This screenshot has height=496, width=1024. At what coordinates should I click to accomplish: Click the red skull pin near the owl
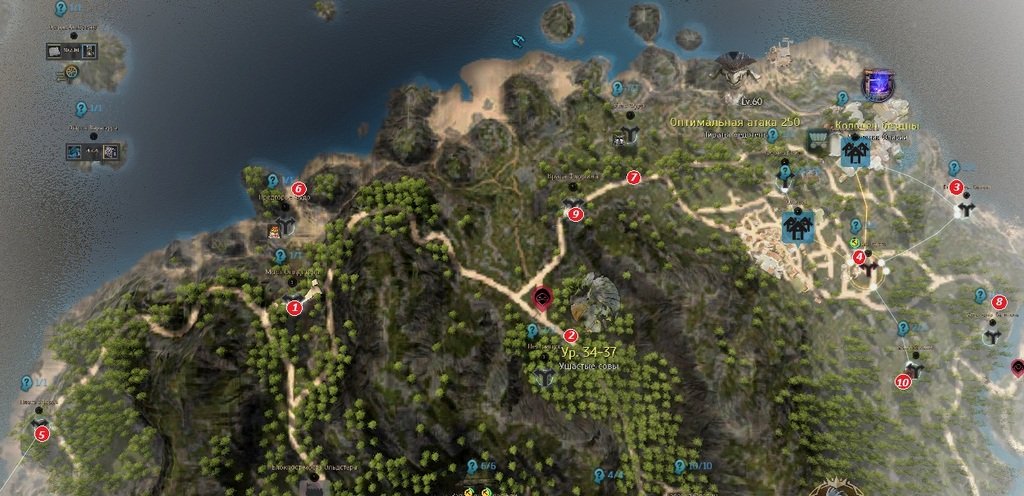(543, 297)
